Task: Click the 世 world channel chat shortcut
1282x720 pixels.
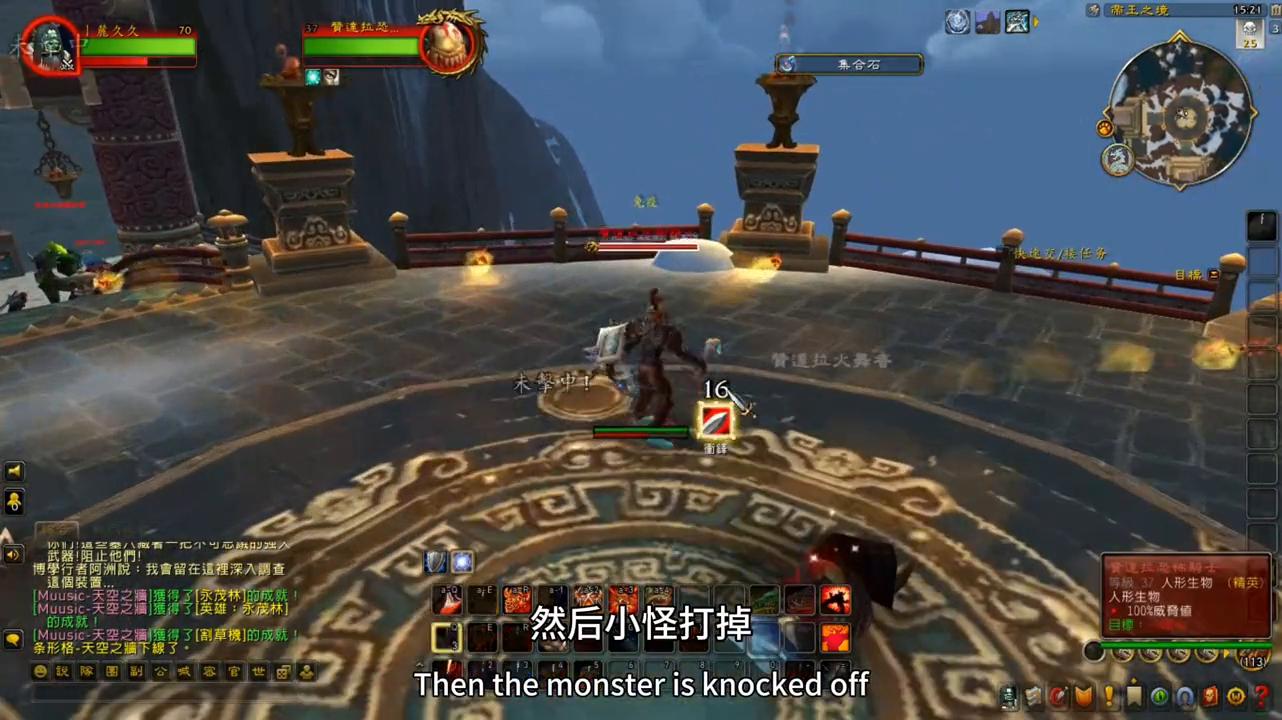Action: pos(257,672)
